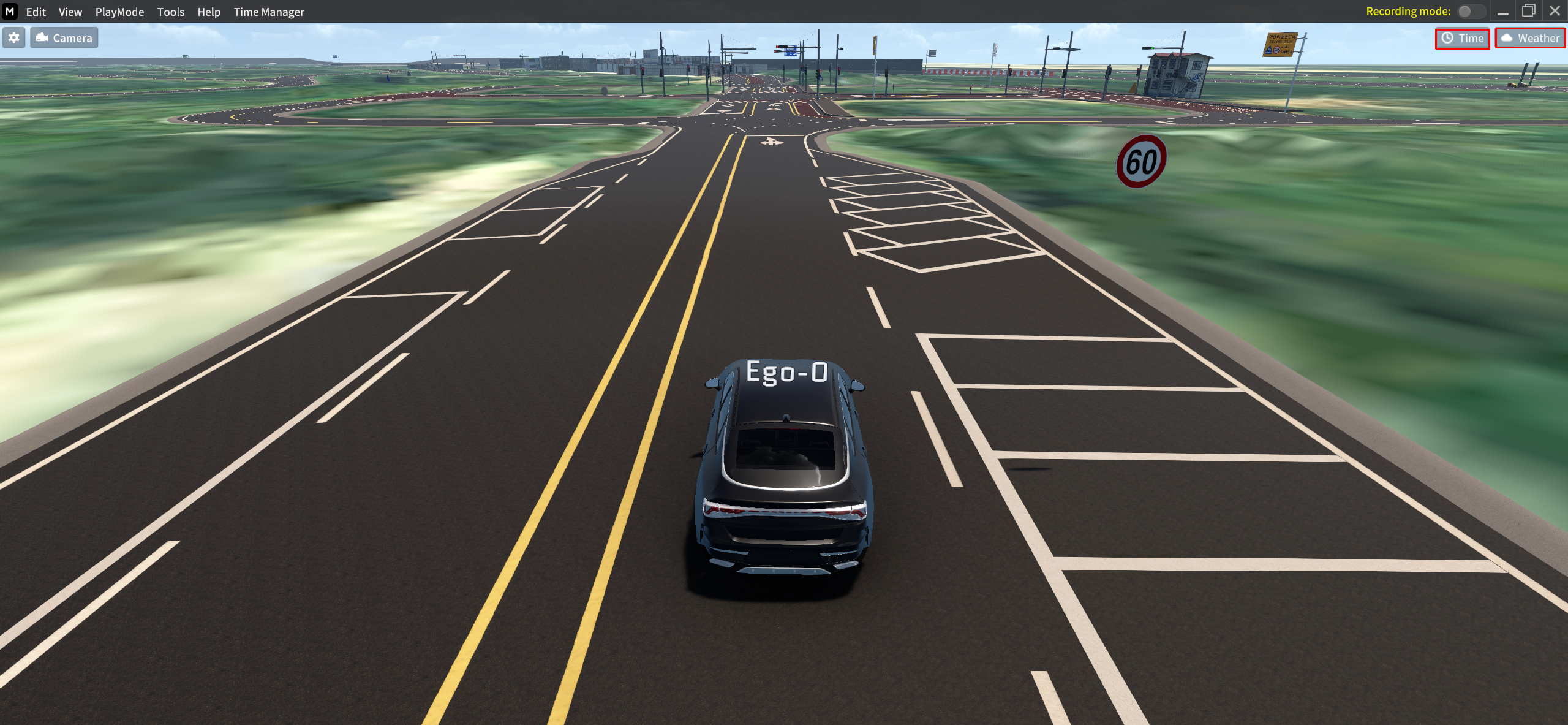Screen dimensions: 1568x725
Task: Restore down the window
Action: click(1529, 11)
